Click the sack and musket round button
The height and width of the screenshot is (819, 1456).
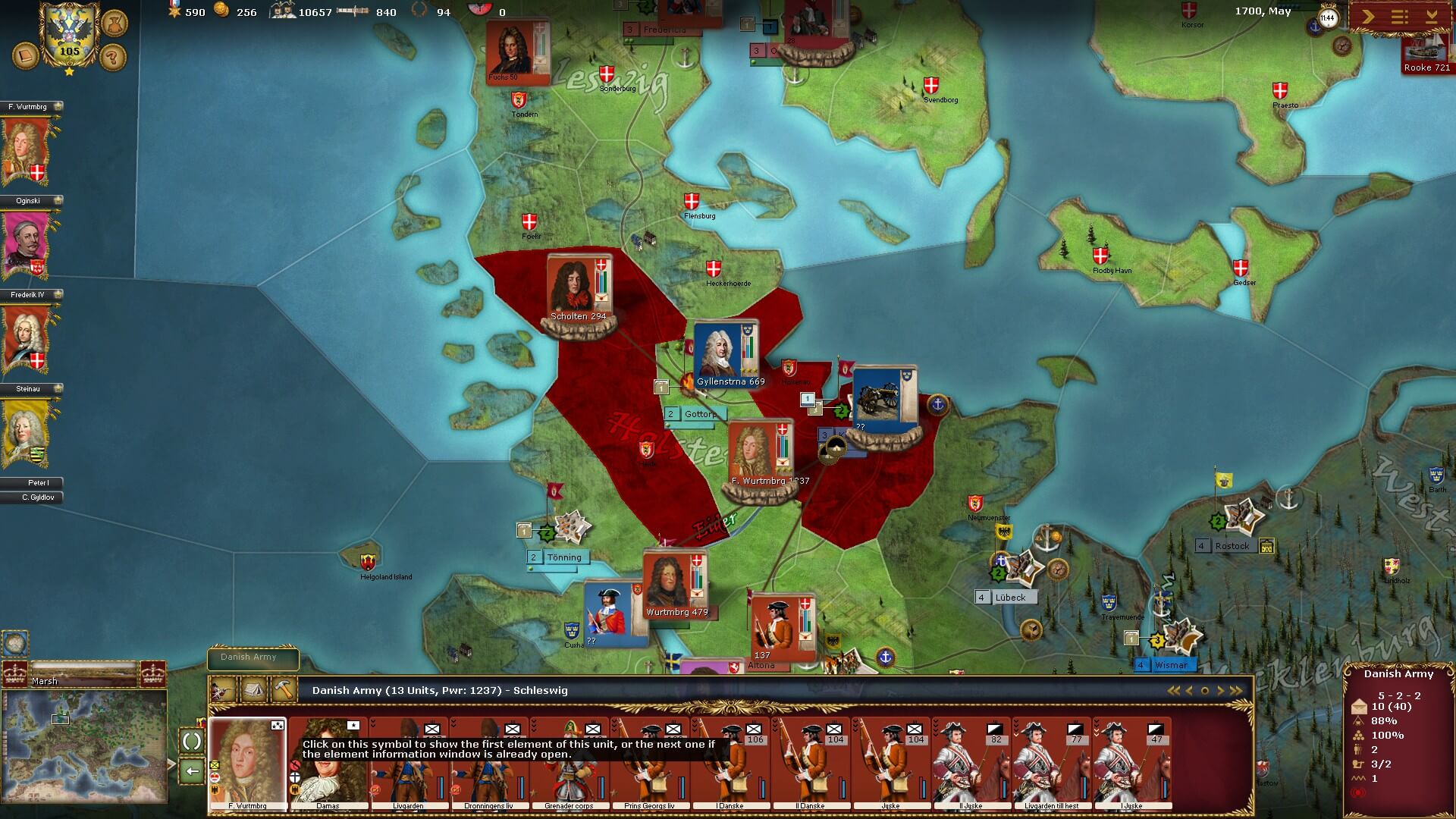pos(114,22)
